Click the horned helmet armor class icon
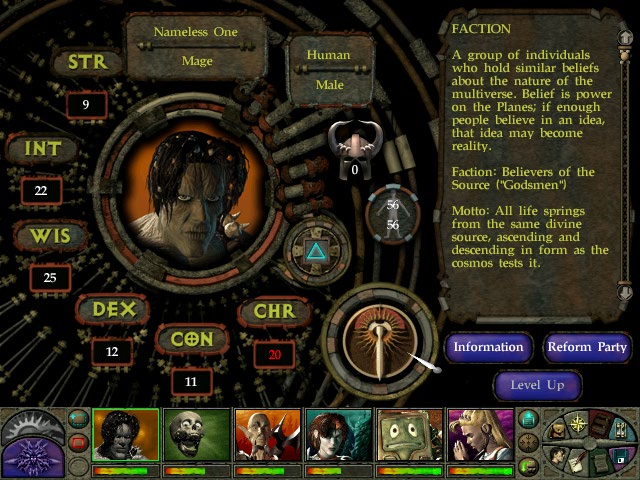Viewport: 640px width, 480px height. 354,145
